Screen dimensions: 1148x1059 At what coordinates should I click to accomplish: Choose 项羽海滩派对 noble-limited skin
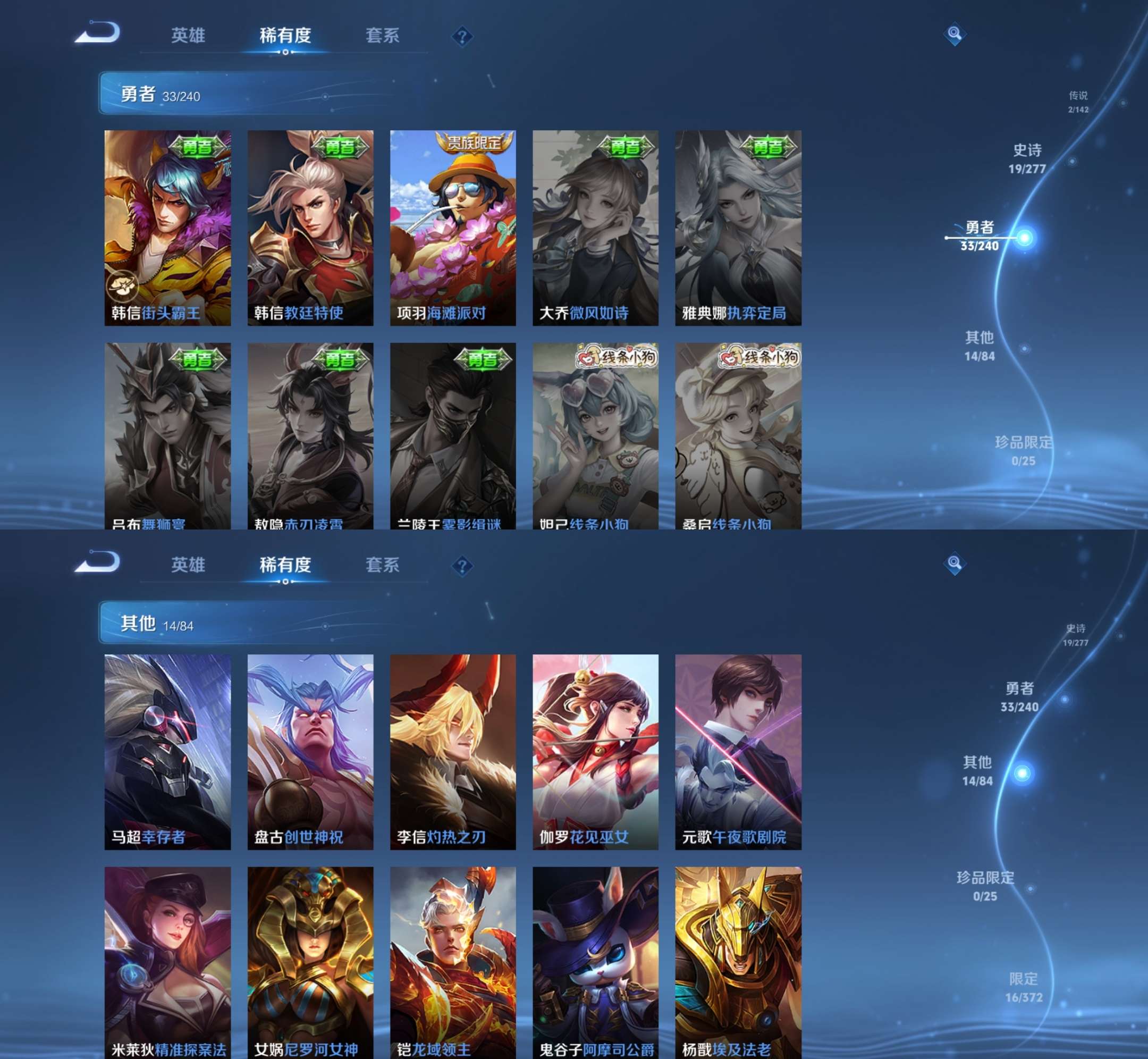452,228
